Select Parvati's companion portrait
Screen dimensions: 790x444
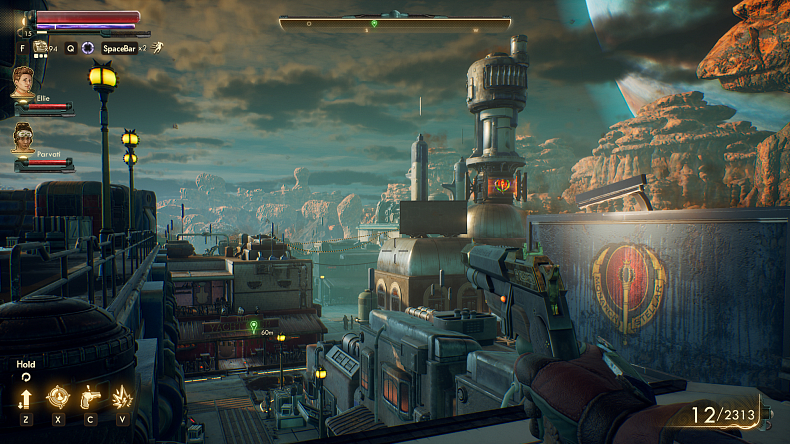(x=24, y=137)
